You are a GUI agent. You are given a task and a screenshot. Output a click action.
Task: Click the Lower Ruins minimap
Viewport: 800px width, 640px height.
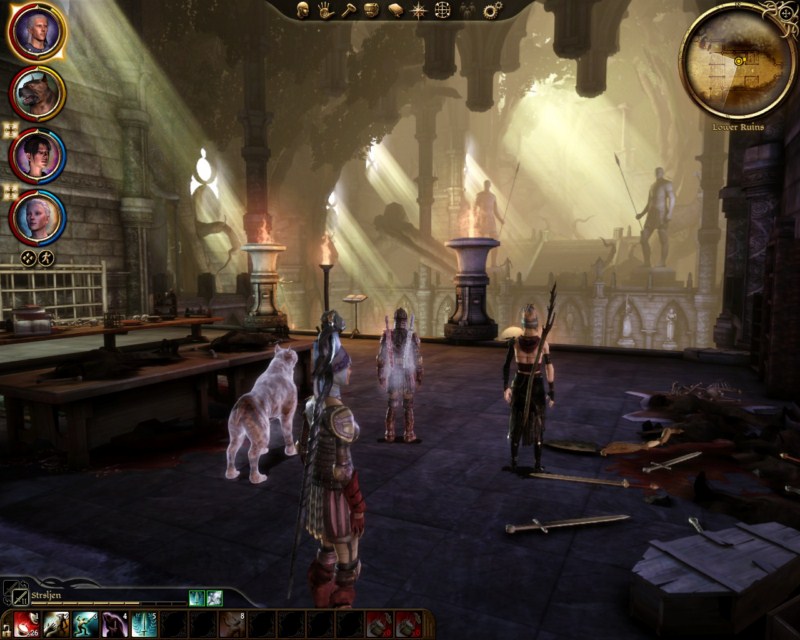click(738, 60)
